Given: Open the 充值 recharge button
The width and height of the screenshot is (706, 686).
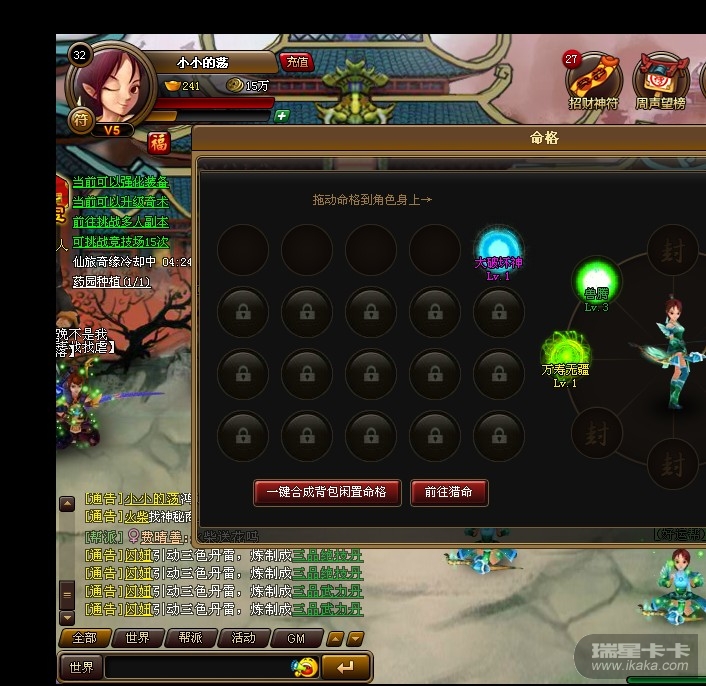Looking at the screenshot, I should (x=297, y=61).
